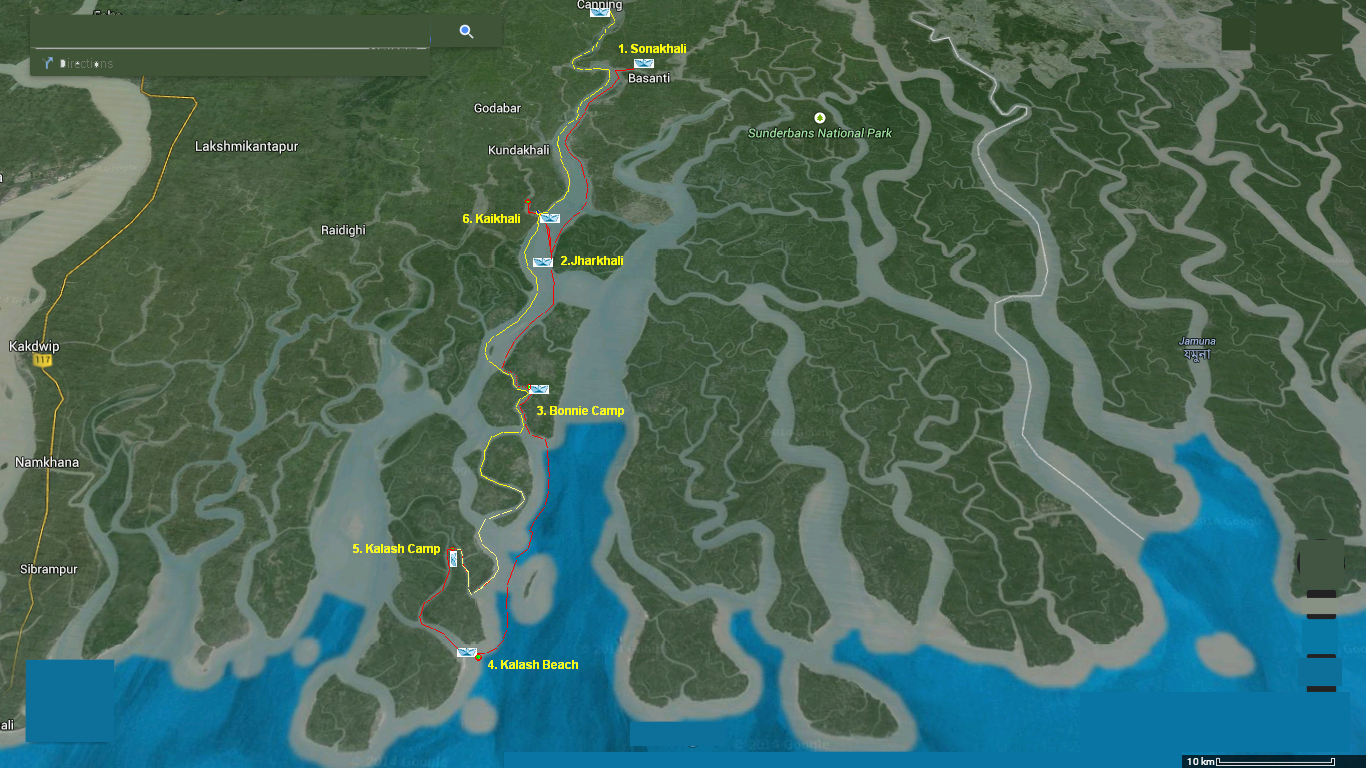1366x768 pixels.
Task: Click the Canning place label
Action: [x=600, y=5]
